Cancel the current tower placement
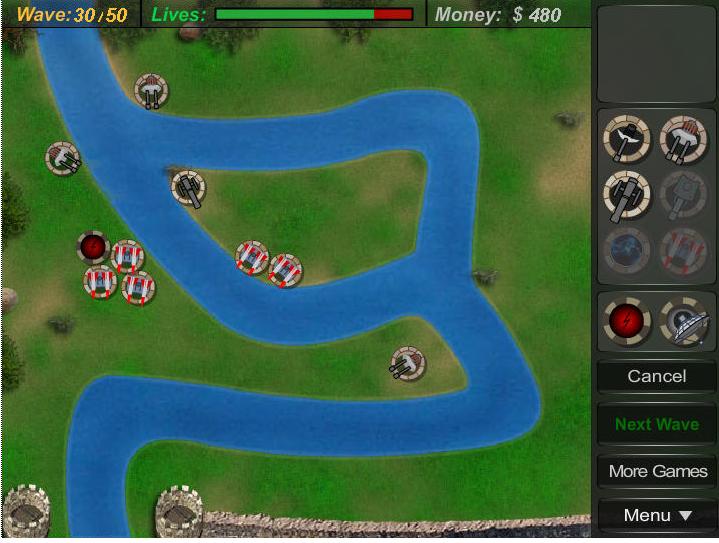The height and width of the screenshot is (543, 719). (656, 376)
